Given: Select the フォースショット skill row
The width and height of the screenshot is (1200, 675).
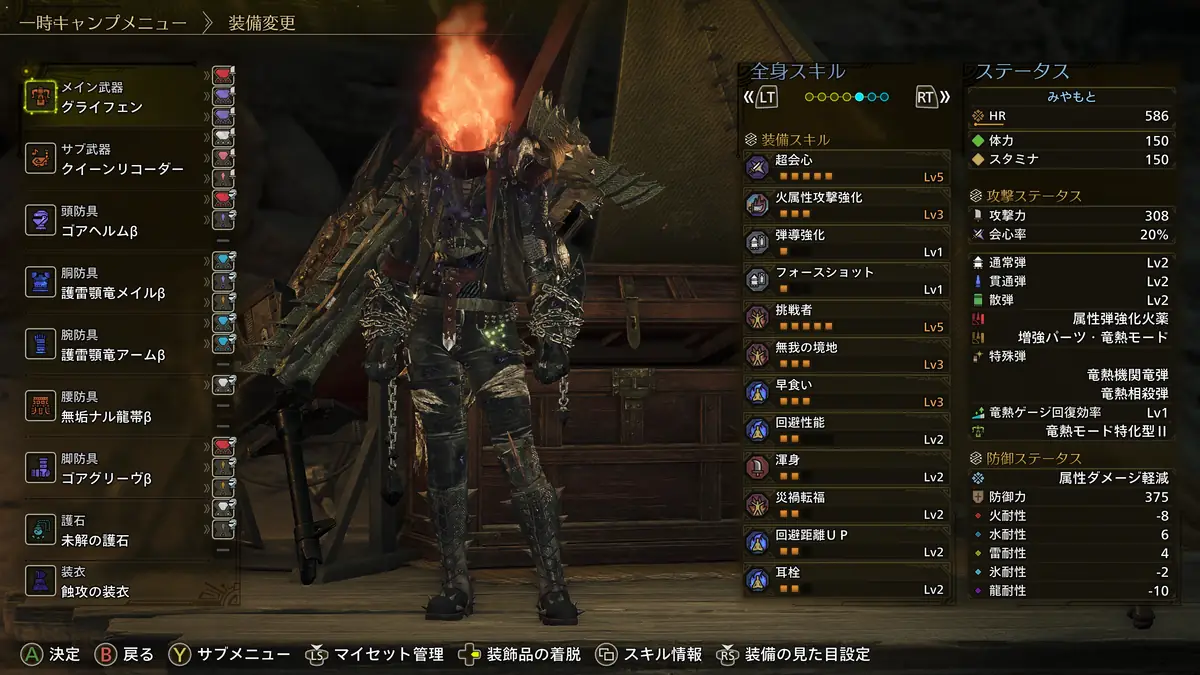Looking at the screenshot, I should (846, 280).
